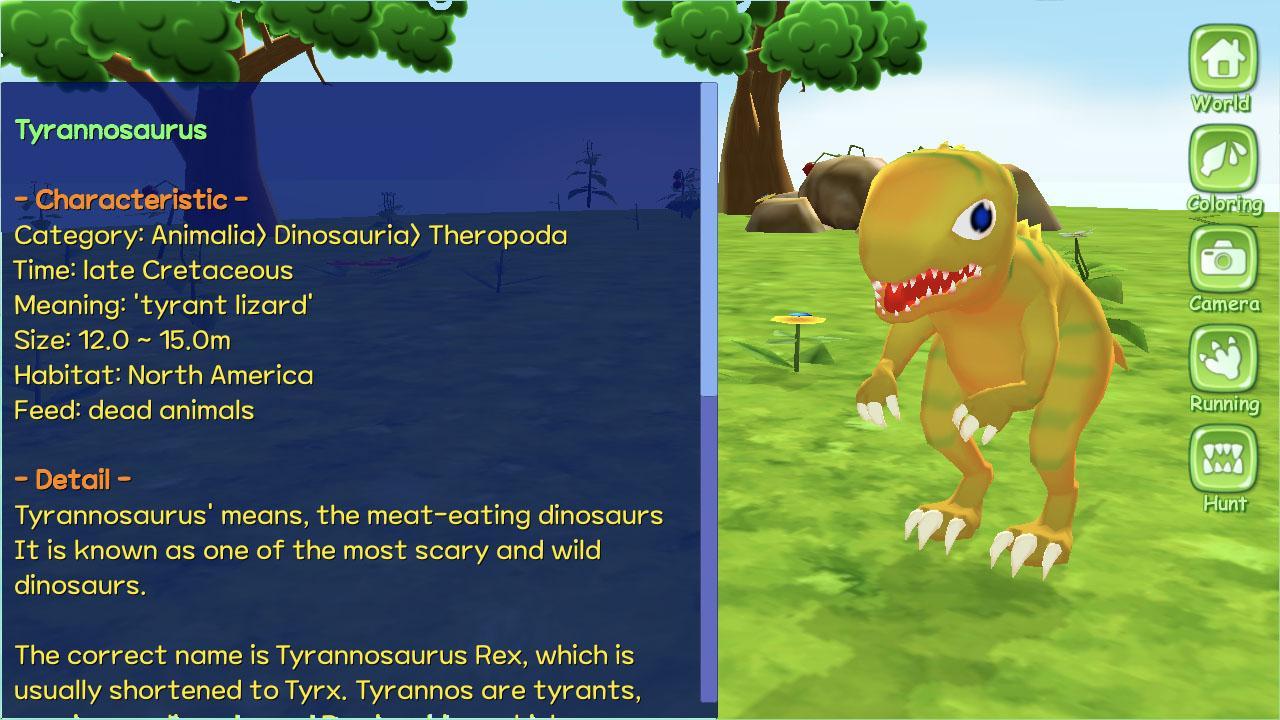Click the World label text
Screen dimensions: 1280x720
(1222, 102)
